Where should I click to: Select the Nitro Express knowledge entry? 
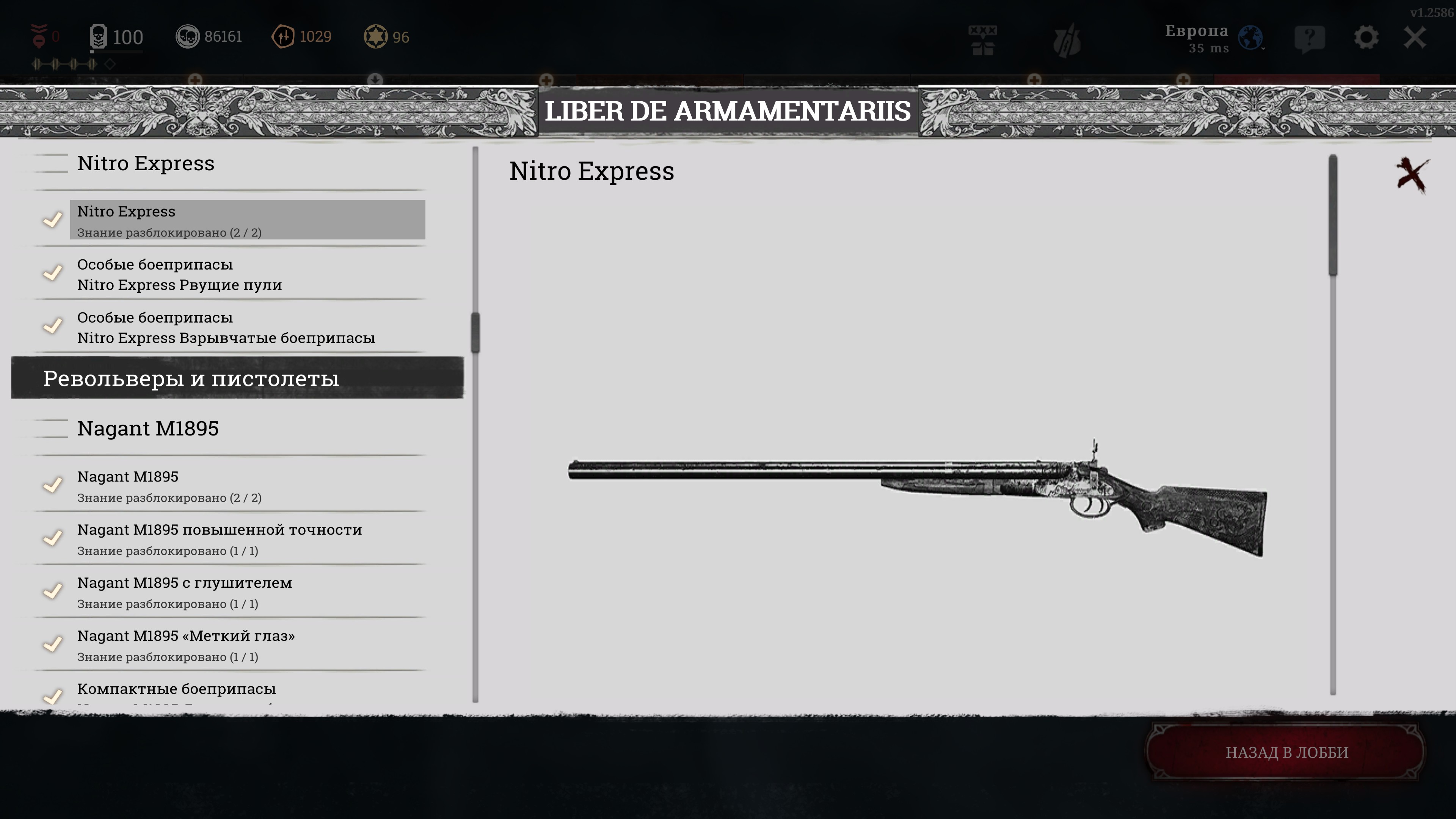click(247, 220)
